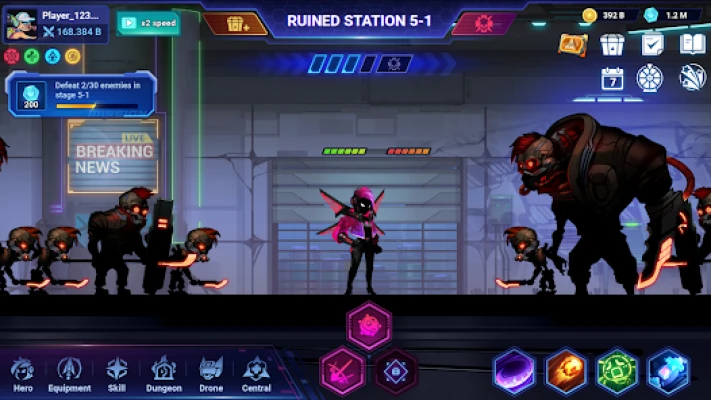Screen dimensions: 711x400
Task: Open the Equipment menu
Action: pyautogui.click(x=70, y=374)
